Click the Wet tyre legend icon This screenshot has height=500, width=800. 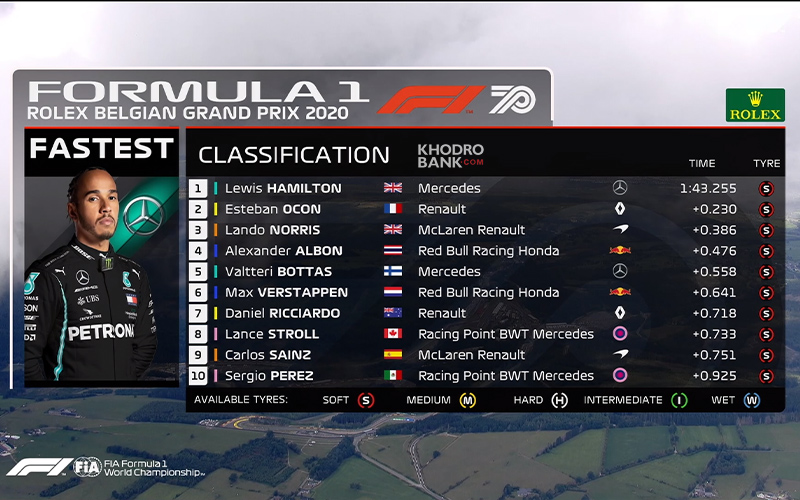tap(752, 400)
